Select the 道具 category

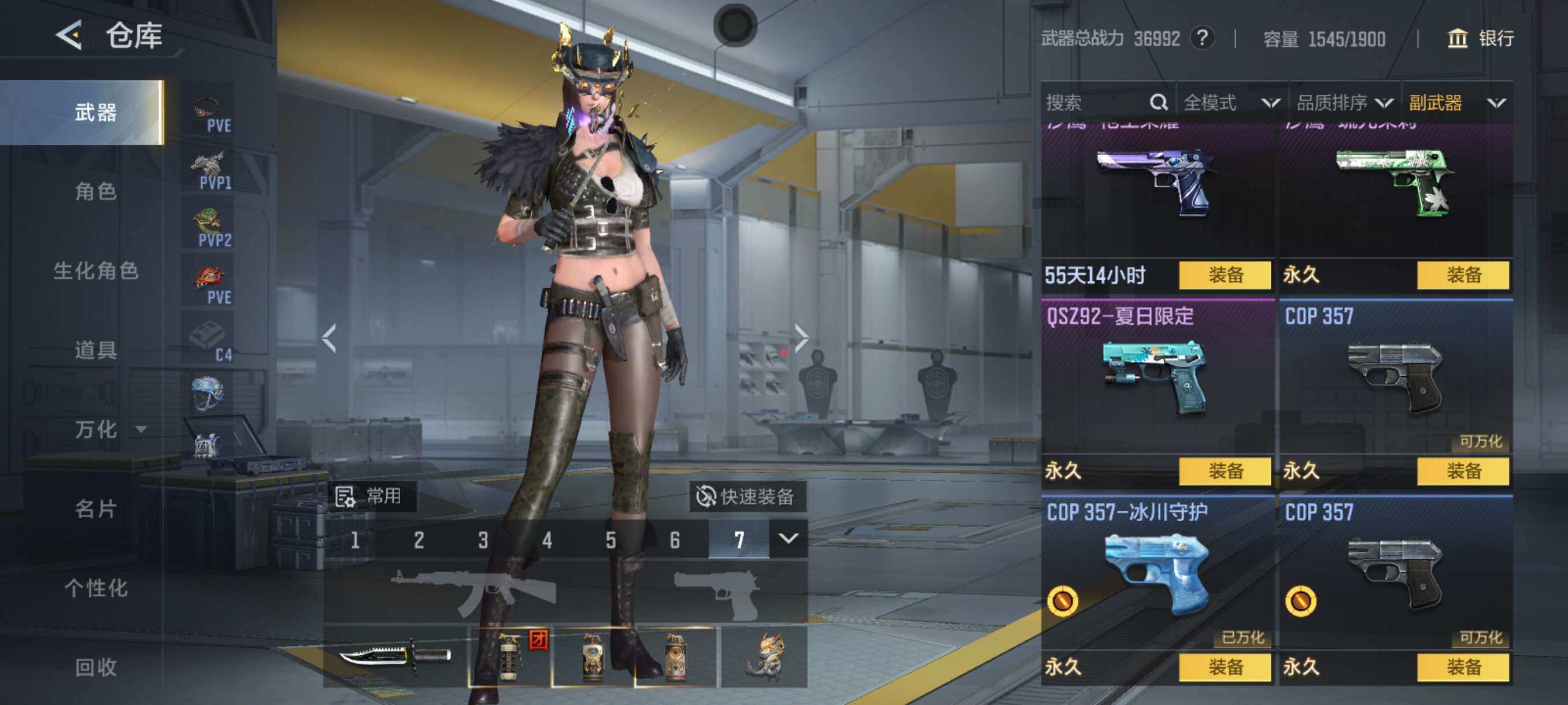[x=95, y=350]
